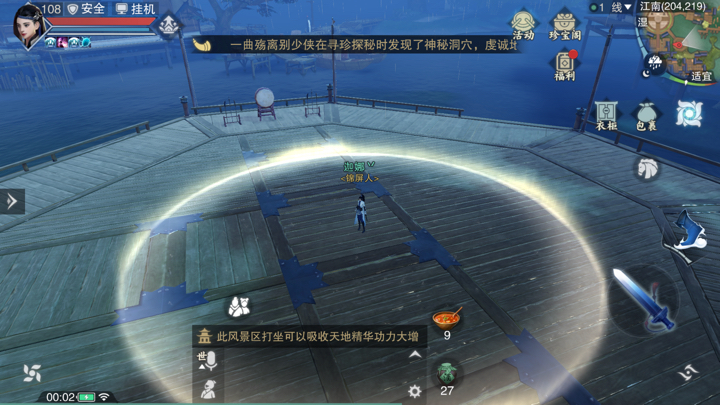Open the 珍宝阁 treasure shop
This screenshot has width=720, height=405.
(565, 24)
